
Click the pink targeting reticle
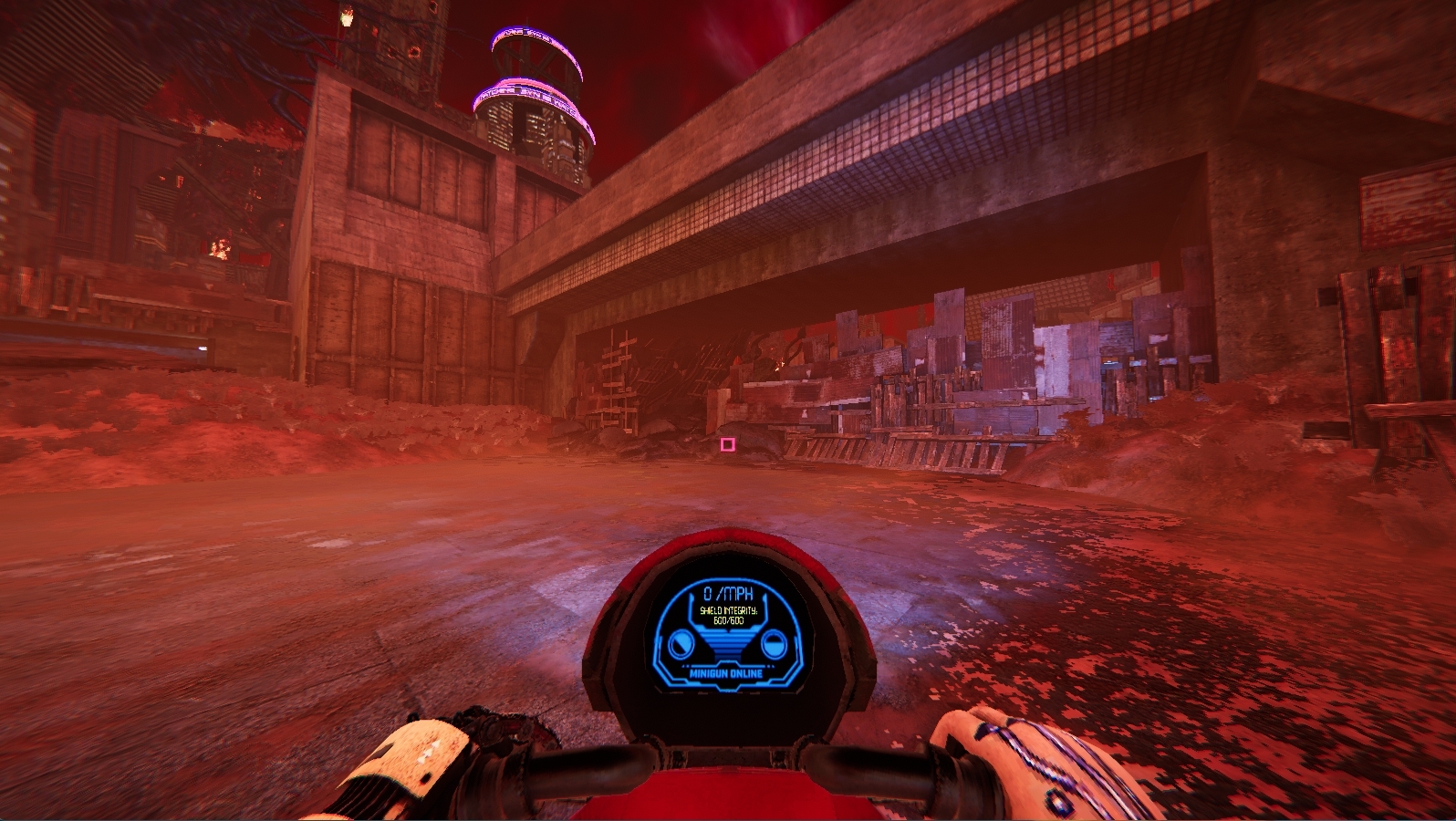(725, 444)
